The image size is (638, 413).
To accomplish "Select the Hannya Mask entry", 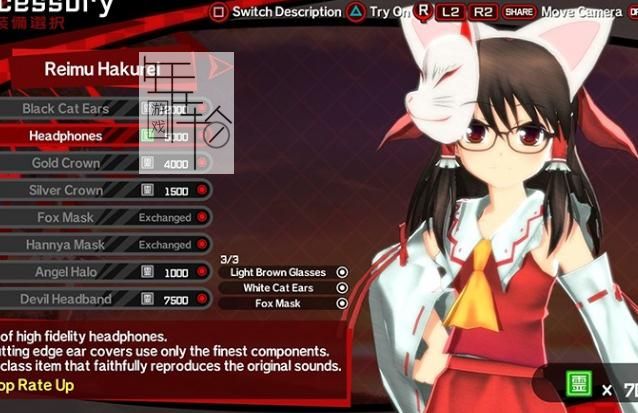I will 67,244.
